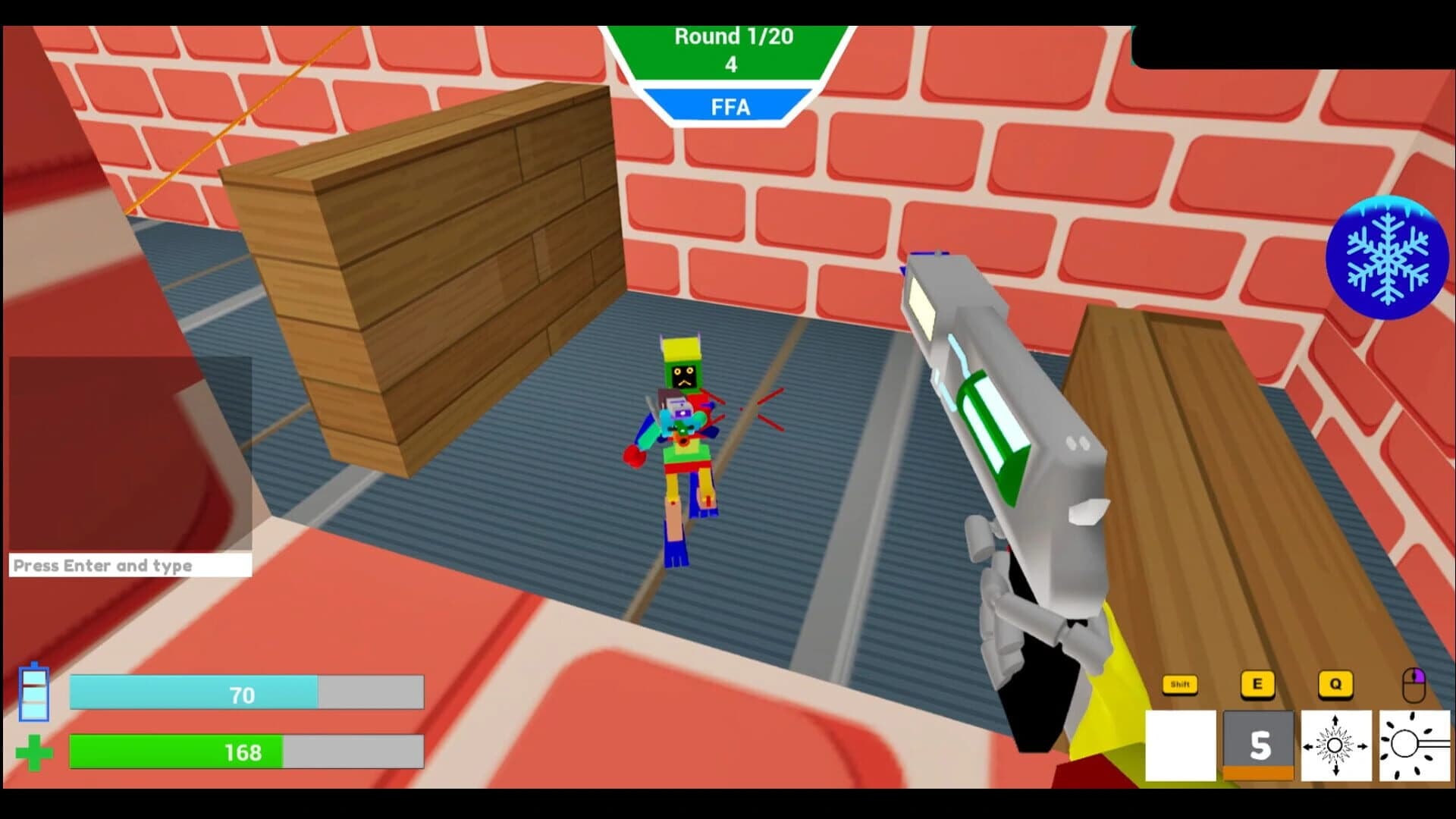Activate the radial blast ability icon
Image resolution: width=1456 pixels, height=819 pixels.
pos(1336,747)
